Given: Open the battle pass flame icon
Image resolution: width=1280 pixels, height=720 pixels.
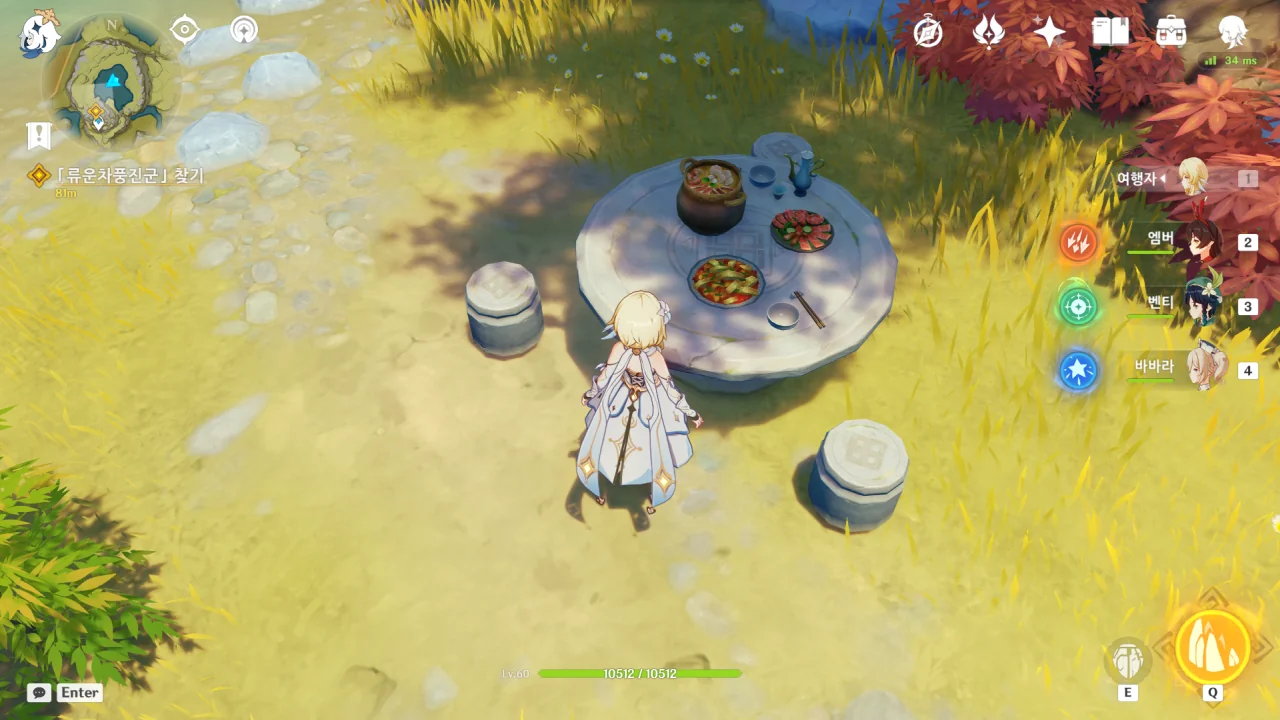Looking at the screenshot, I should point(988,32).
